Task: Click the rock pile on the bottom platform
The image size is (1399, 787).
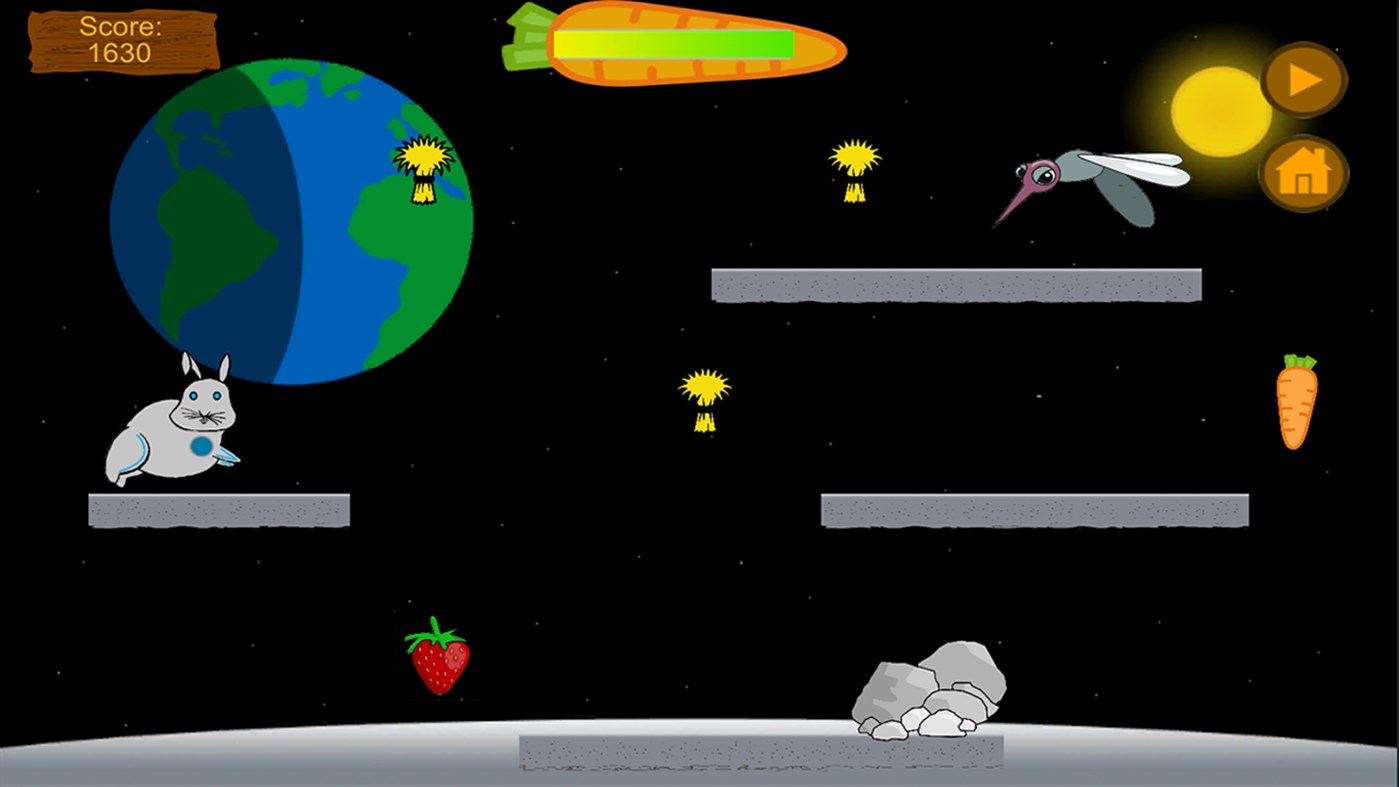Action: [x=925, y=690]
